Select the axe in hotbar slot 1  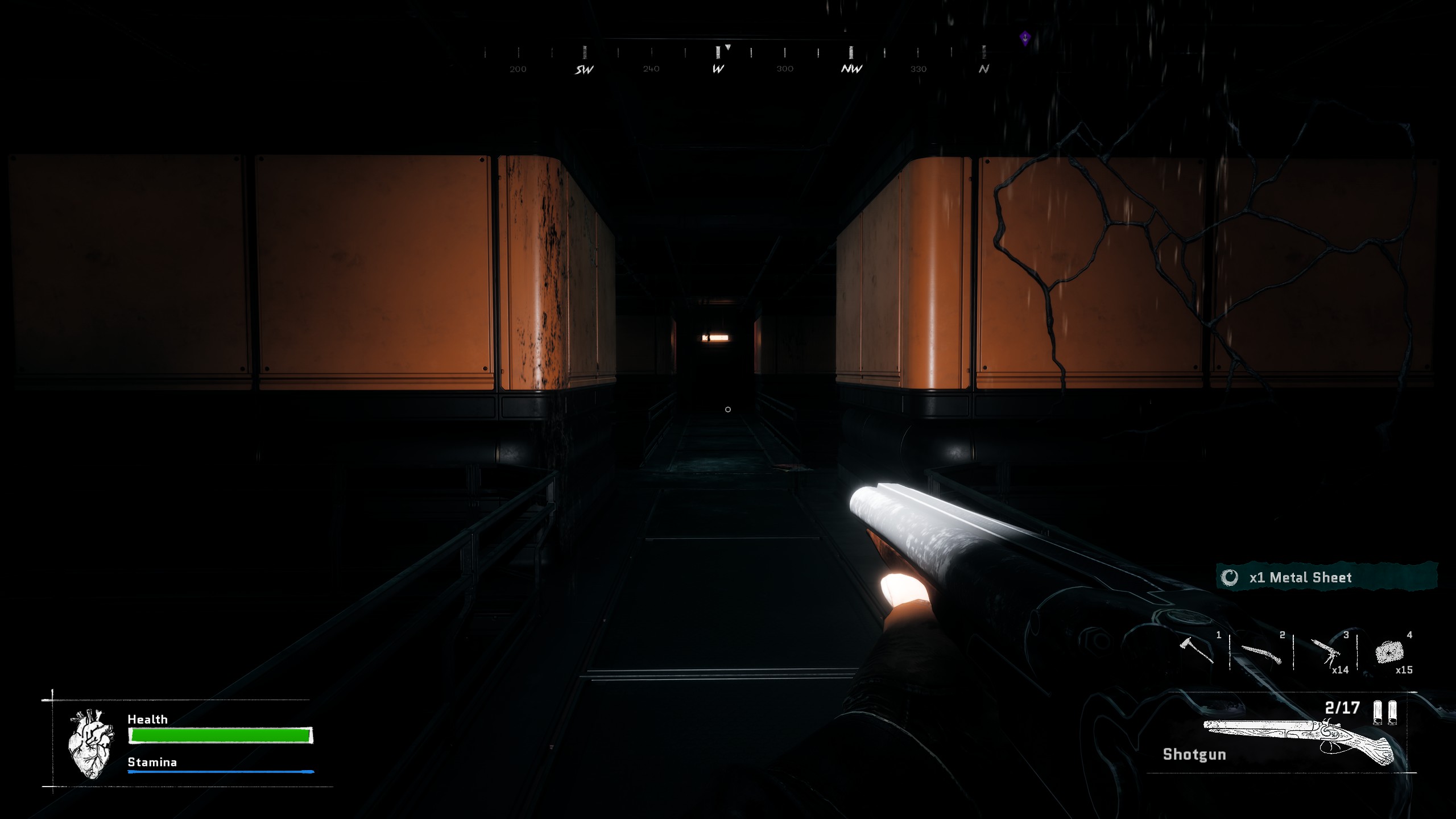coord(1197,650)
